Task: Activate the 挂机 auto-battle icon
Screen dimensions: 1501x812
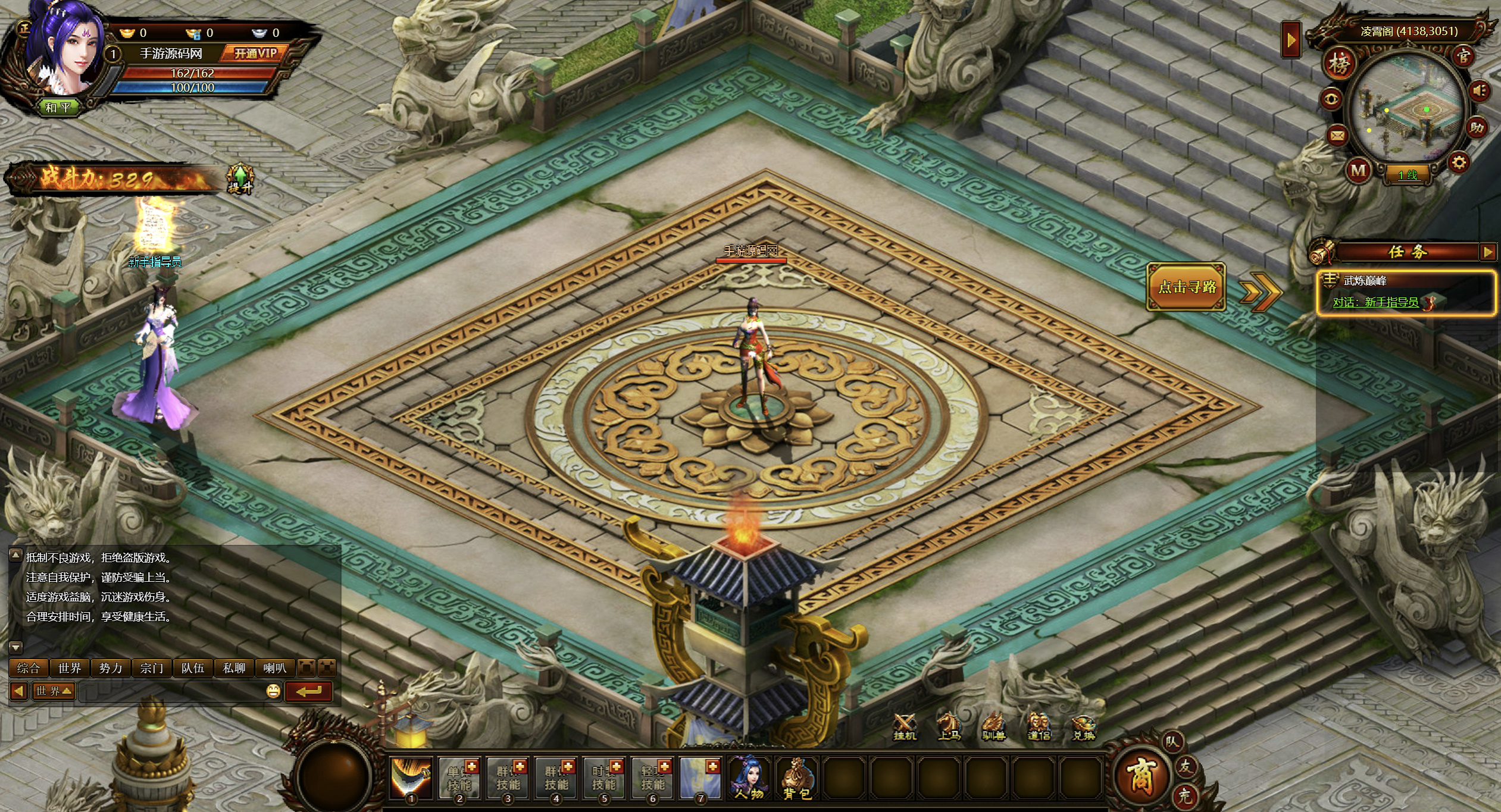Action: coord(905,727)
